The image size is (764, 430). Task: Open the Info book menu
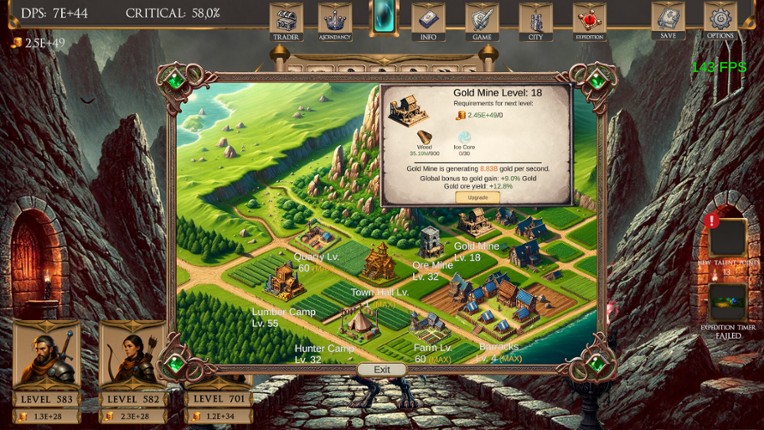point(429,20)
